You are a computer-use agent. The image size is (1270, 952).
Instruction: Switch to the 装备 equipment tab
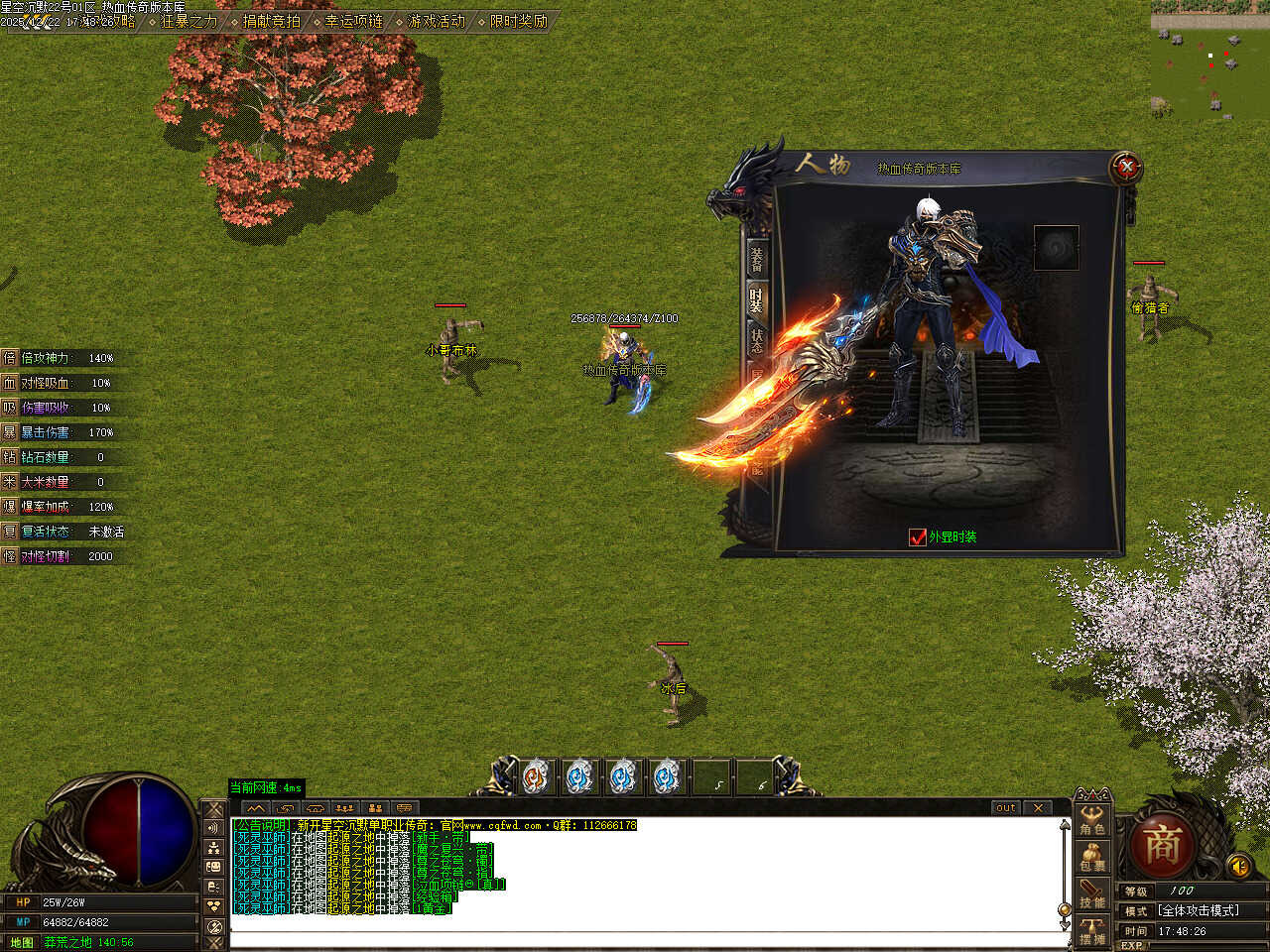[757, 258]
